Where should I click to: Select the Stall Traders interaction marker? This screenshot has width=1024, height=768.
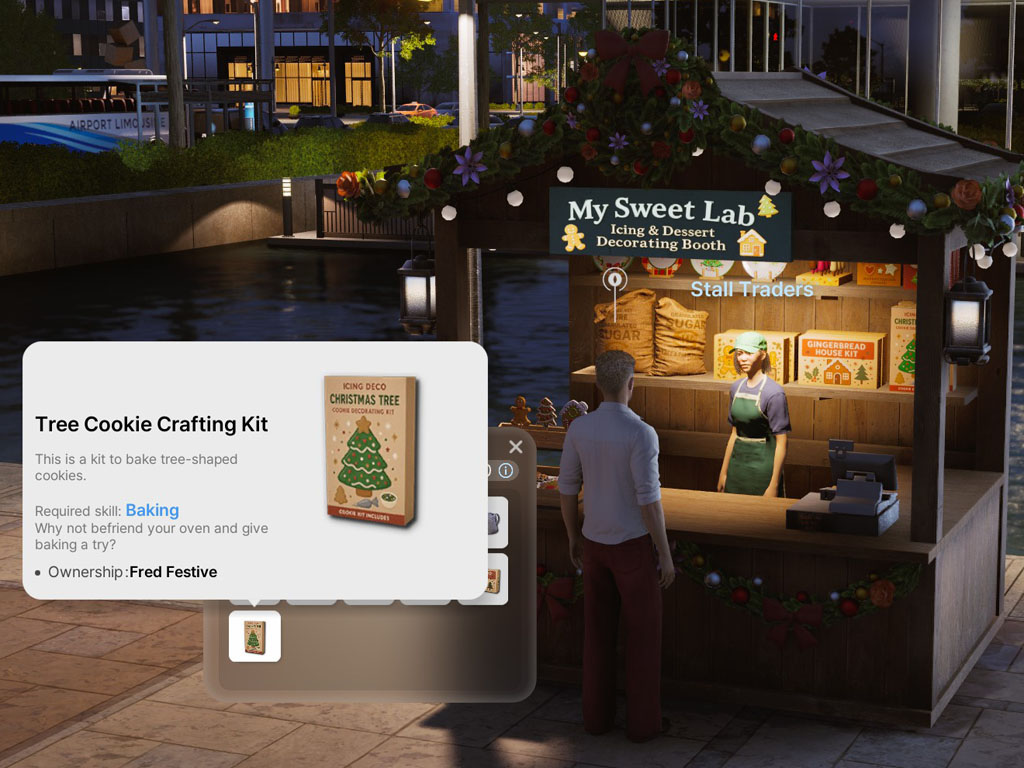(615, 279)
